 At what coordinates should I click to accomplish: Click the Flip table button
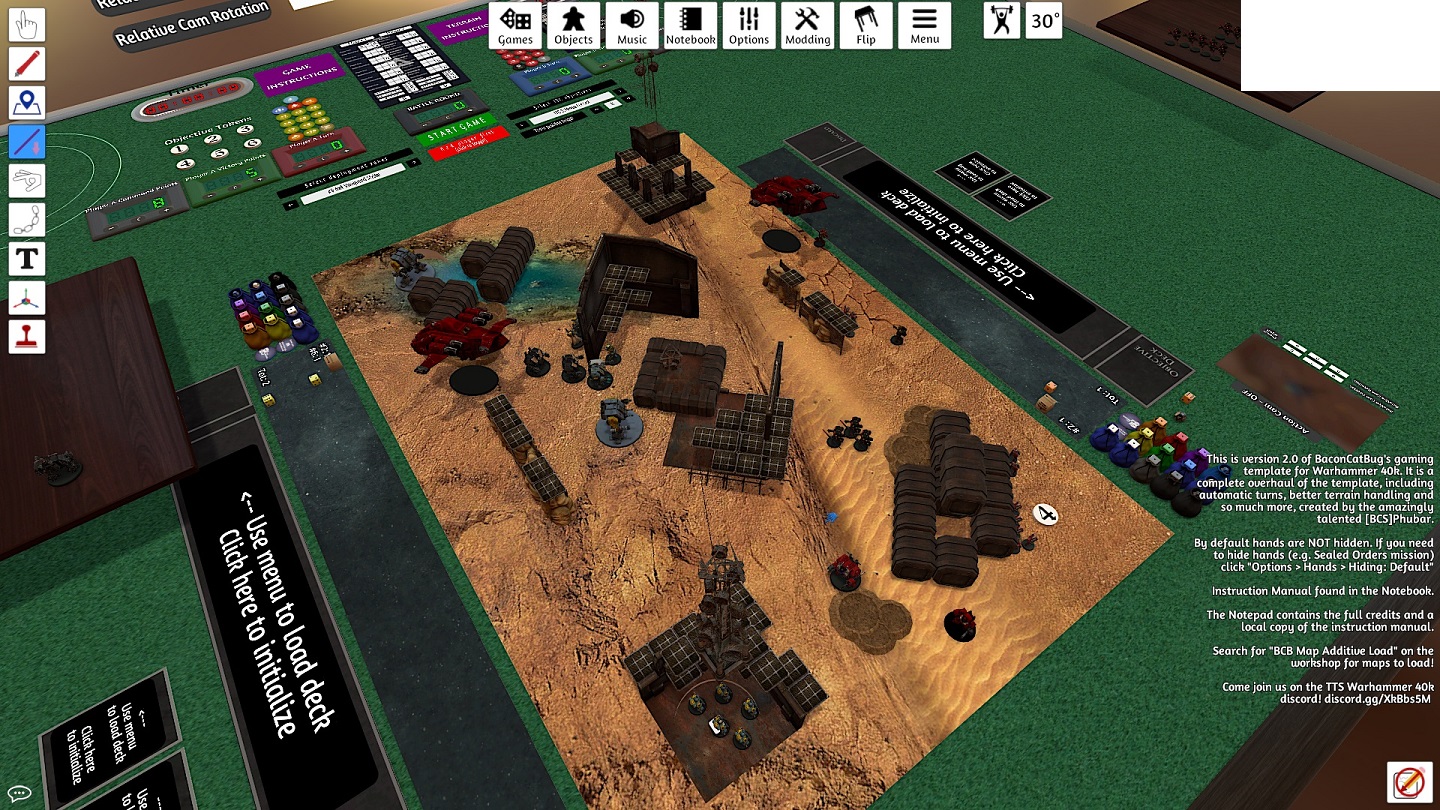pyautogui.click(x=866, y=26)
